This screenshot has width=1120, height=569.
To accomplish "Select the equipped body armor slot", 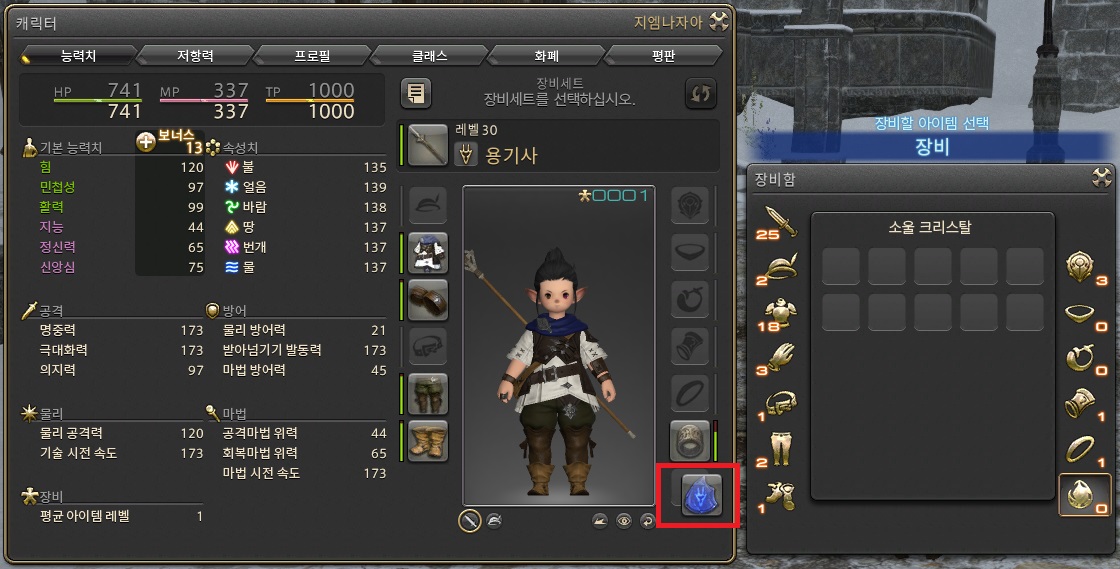I will point(428,252).
